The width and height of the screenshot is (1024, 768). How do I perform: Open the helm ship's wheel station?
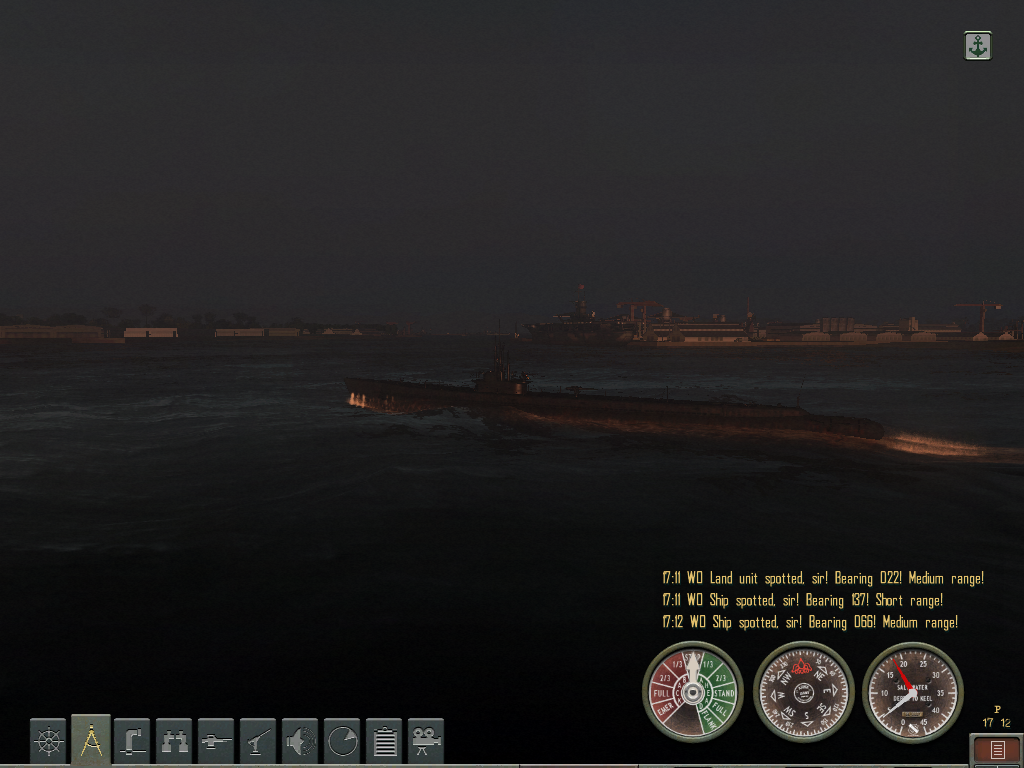click(x=48, y=741)
